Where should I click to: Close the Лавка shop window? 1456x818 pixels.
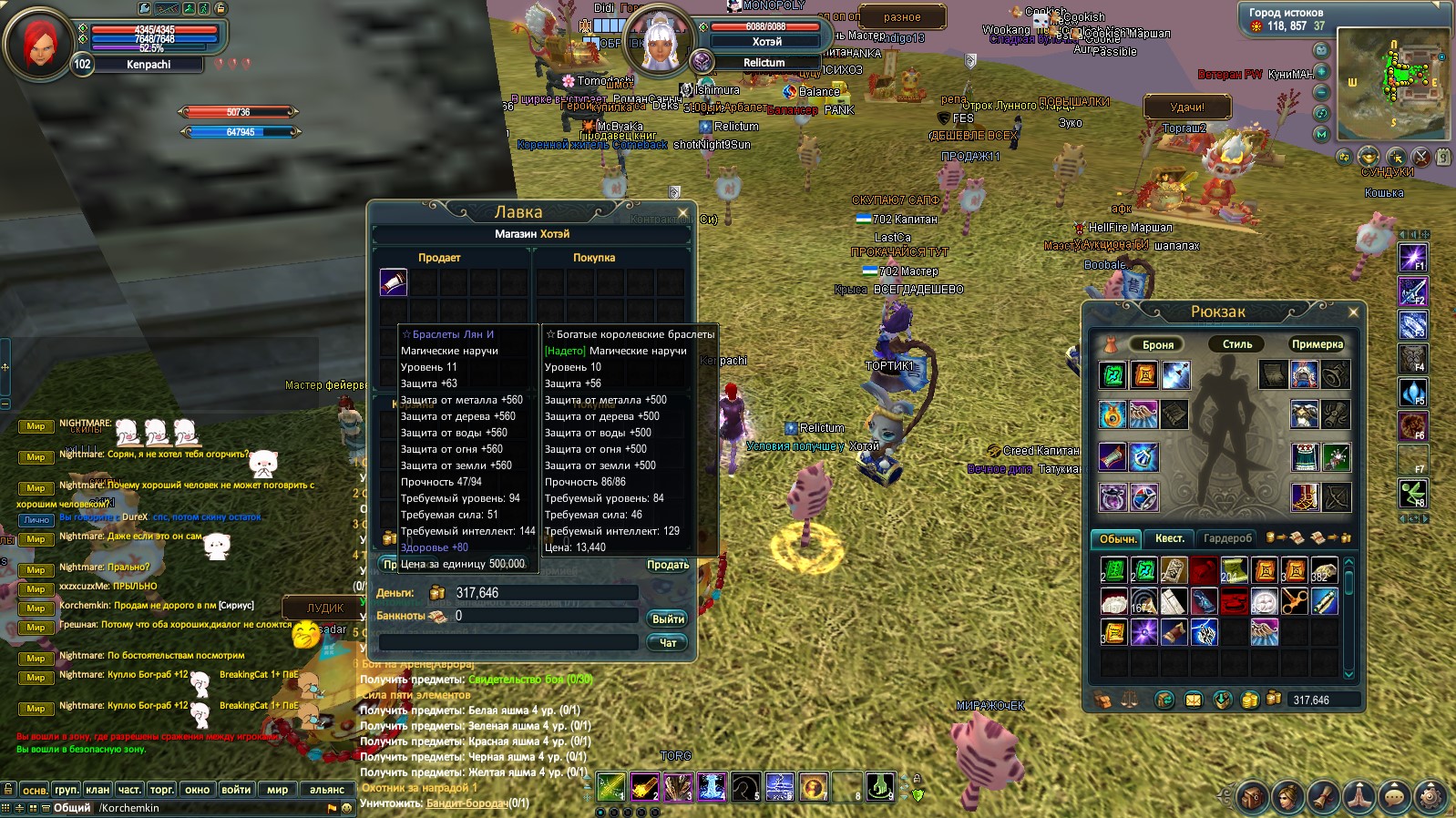[682, 213]
